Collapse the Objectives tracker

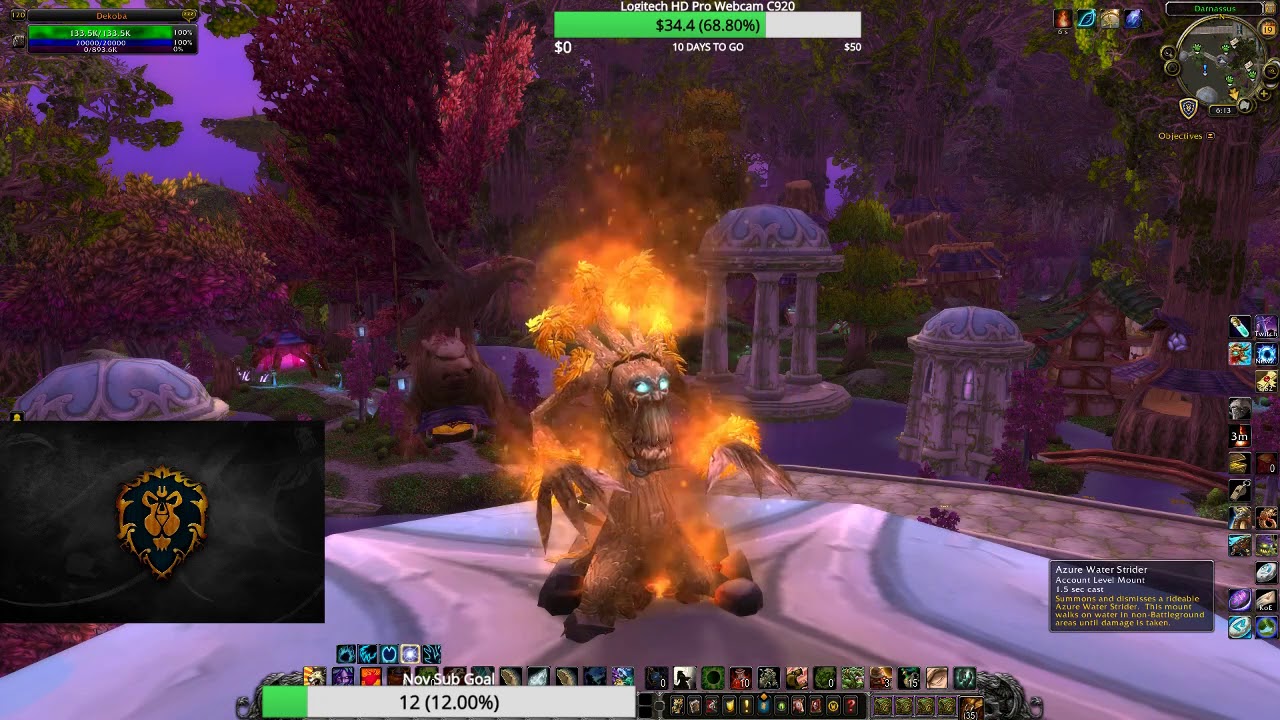[x=1210, y=134]
